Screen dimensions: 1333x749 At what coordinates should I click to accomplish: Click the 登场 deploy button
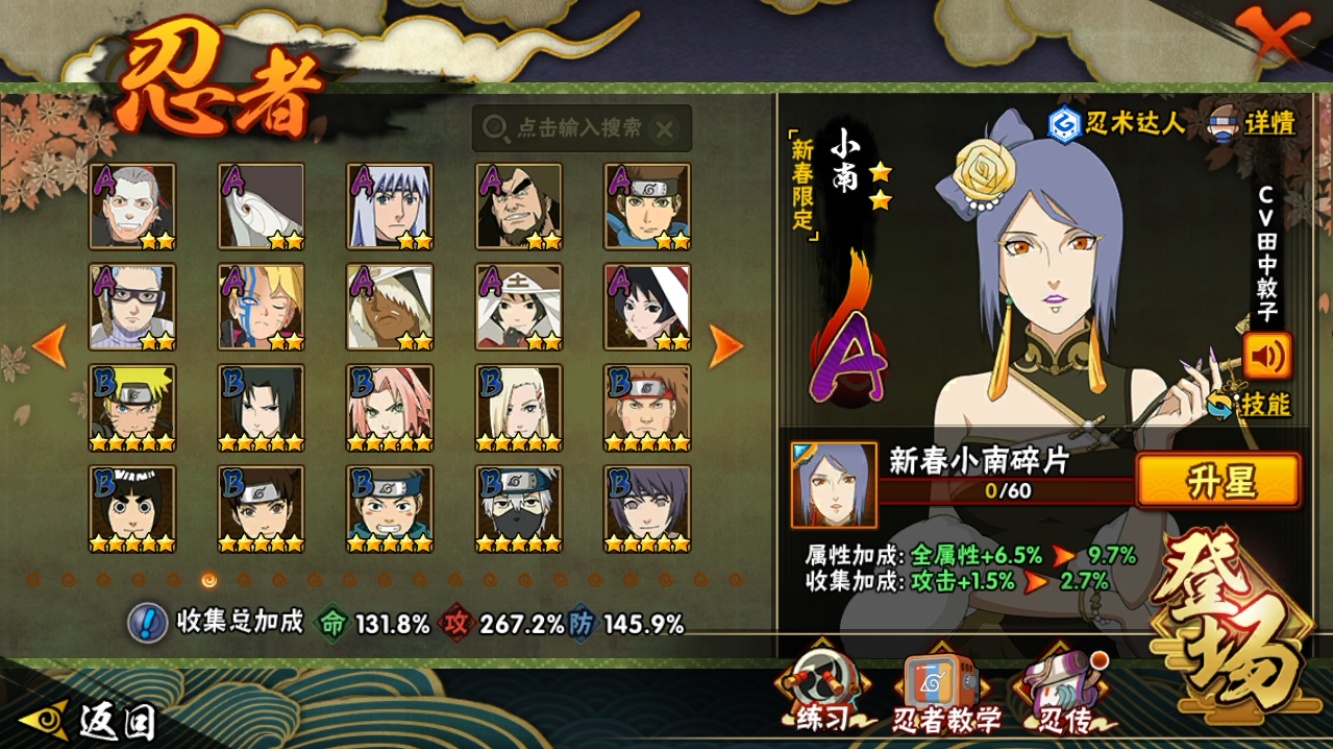tap(1230, 620)
